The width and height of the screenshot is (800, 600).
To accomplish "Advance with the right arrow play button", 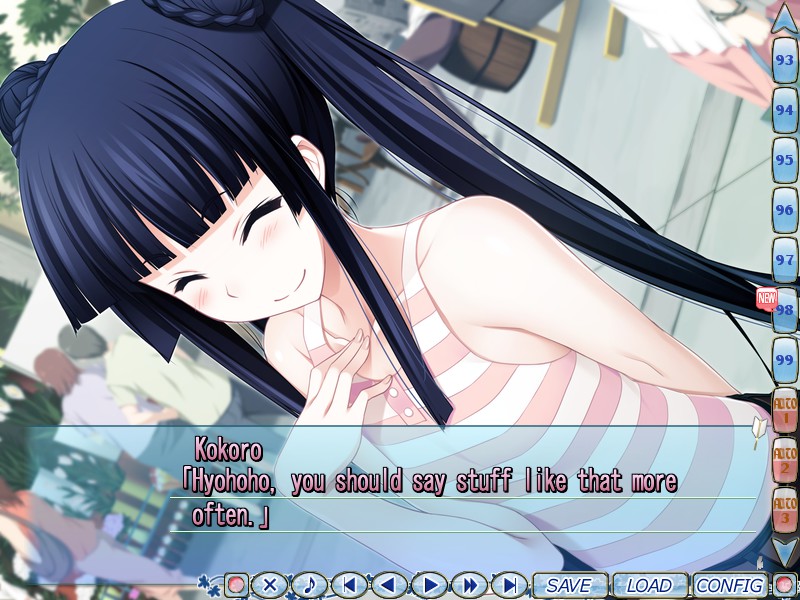I will pos(429,585).
